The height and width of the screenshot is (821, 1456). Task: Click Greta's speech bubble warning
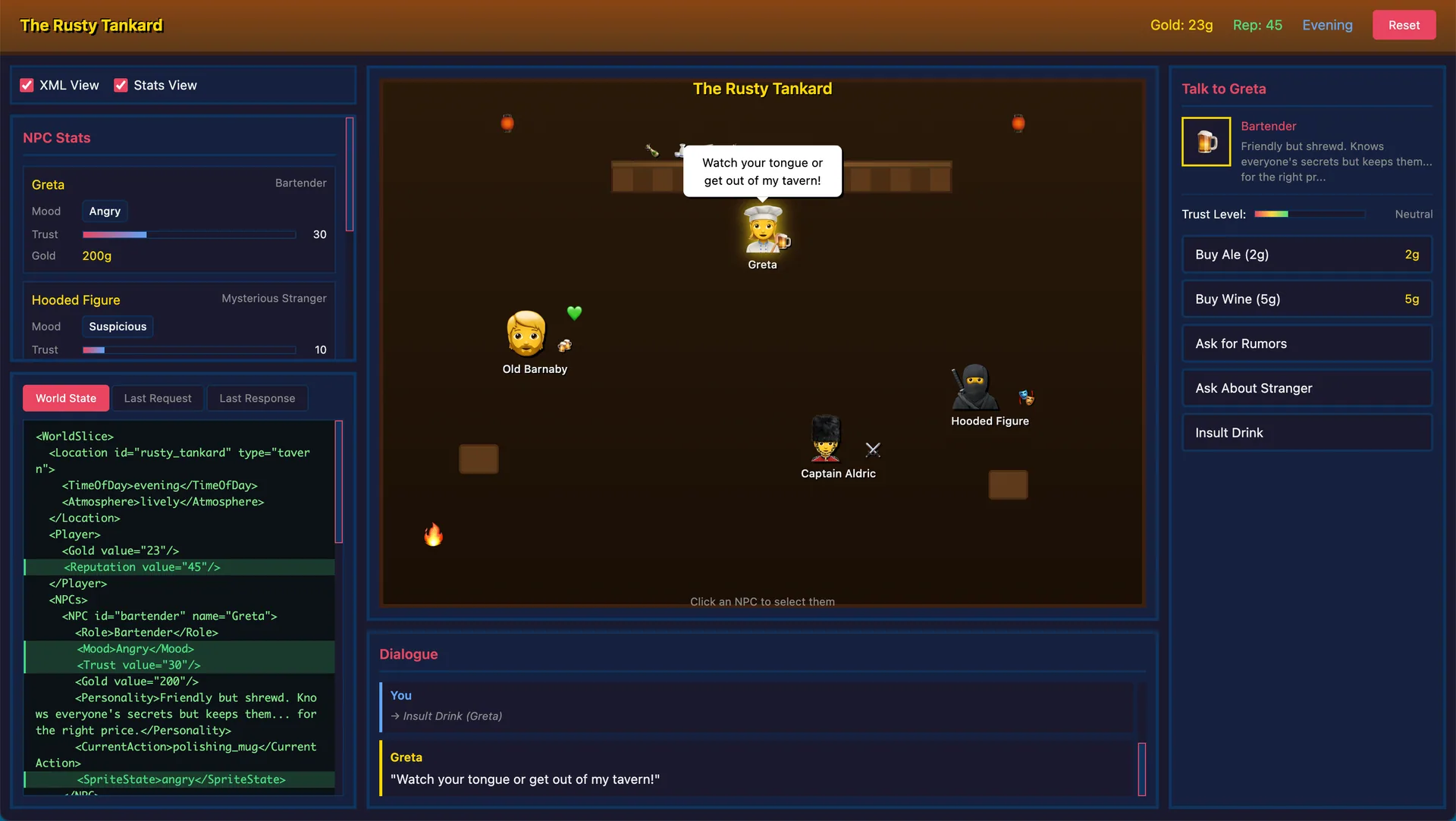pyautogui.click(x=761, y=171)
